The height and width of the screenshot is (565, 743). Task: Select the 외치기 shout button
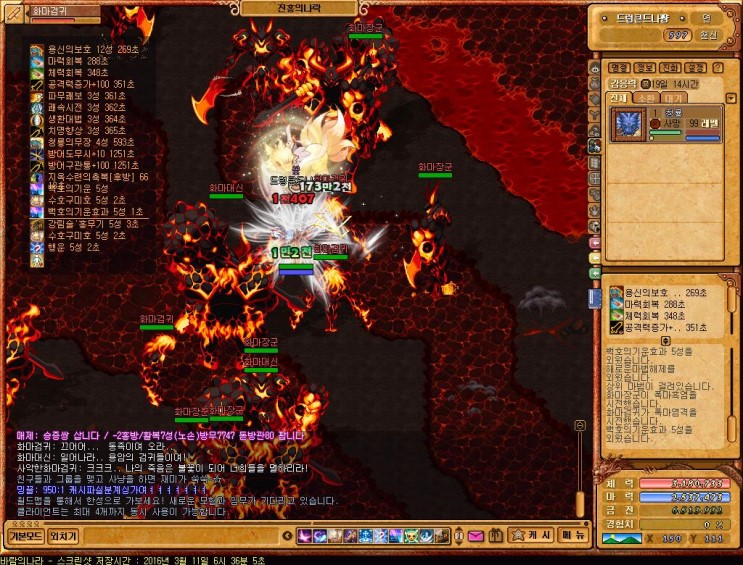(63, 536)
